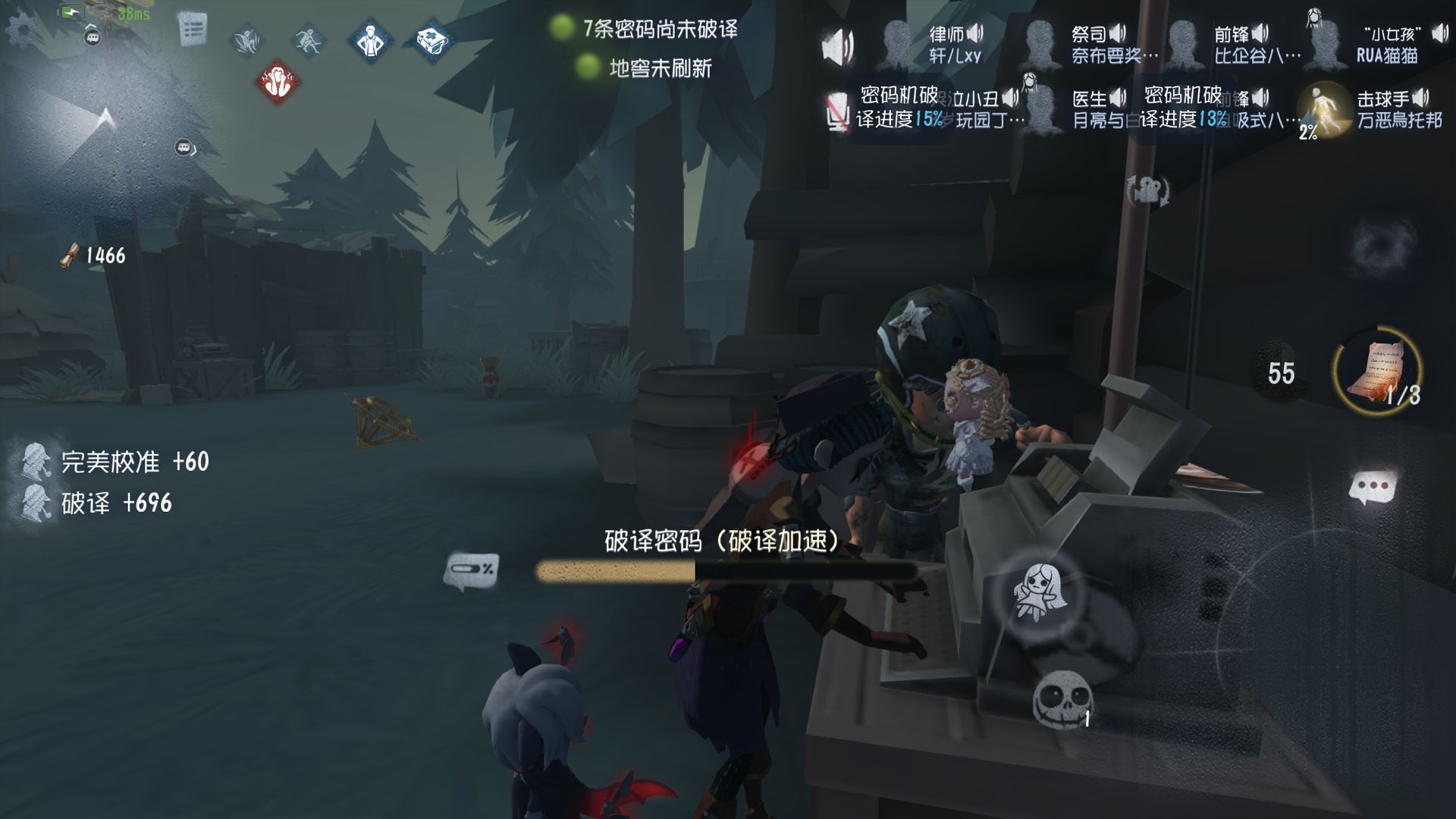Select the doctor-figure persona trait icon
Screen dimensions: 1456x819
pos(371,40)
